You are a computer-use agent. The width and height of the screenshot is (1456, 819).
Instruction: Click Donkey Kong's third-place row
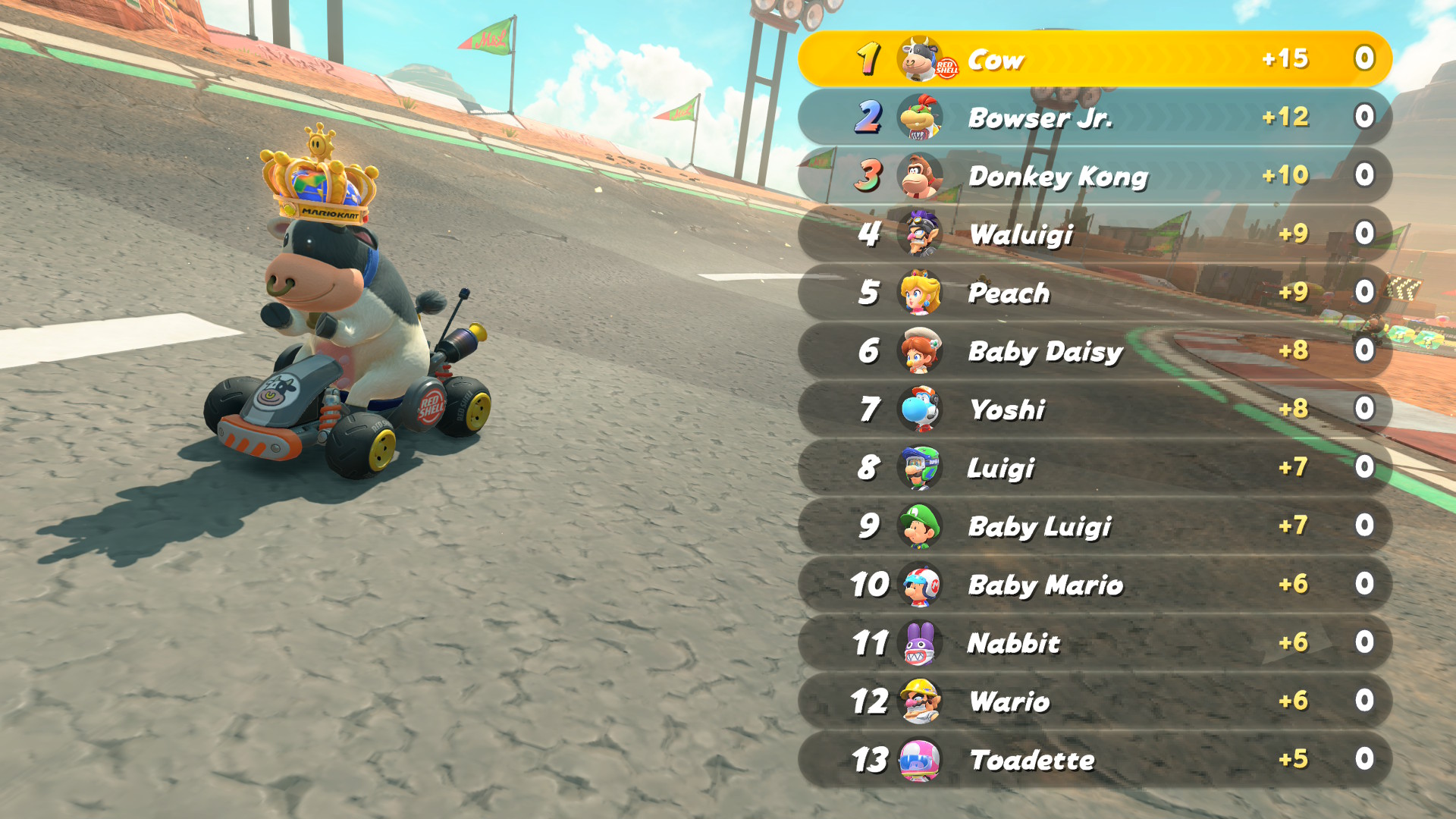click(1094, 176)
